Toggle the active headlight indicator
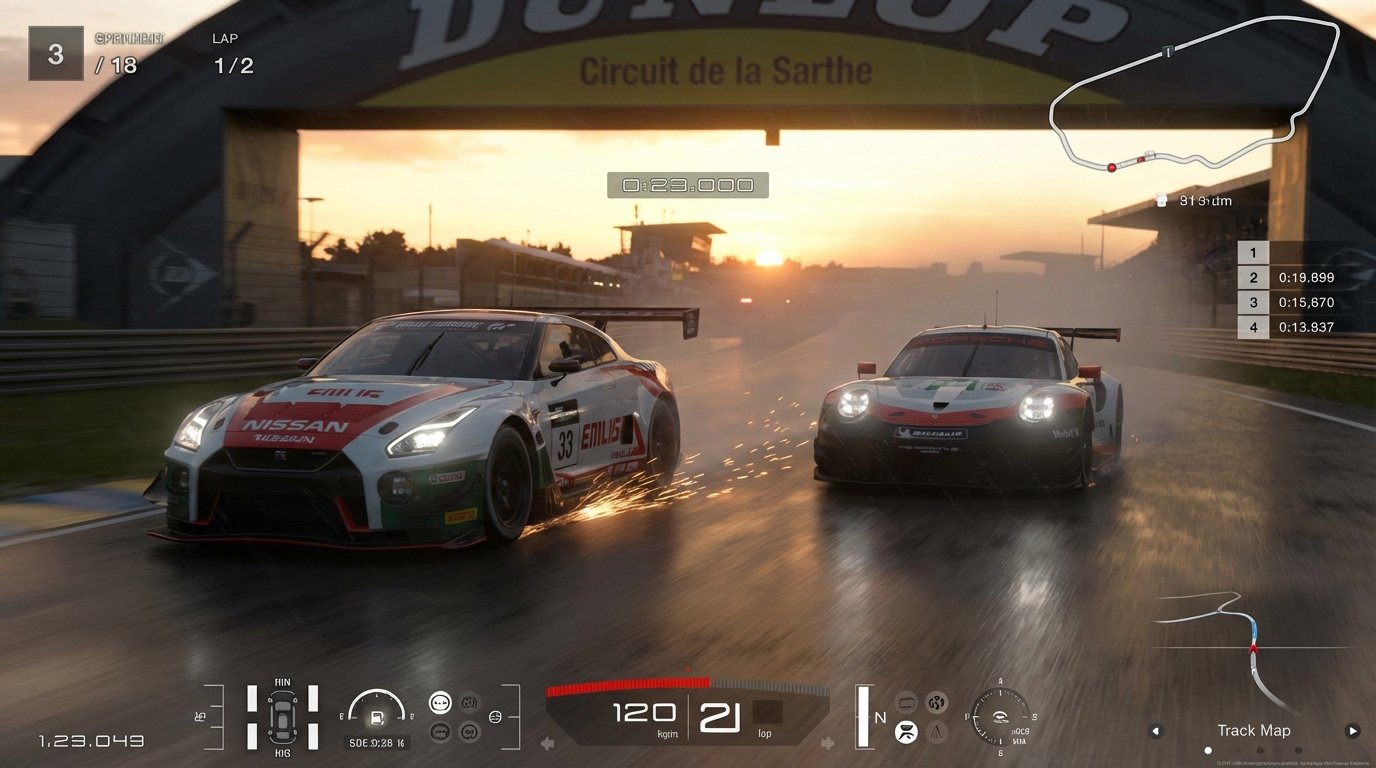This screenshot has height=768, width=1376. (441, 701)
